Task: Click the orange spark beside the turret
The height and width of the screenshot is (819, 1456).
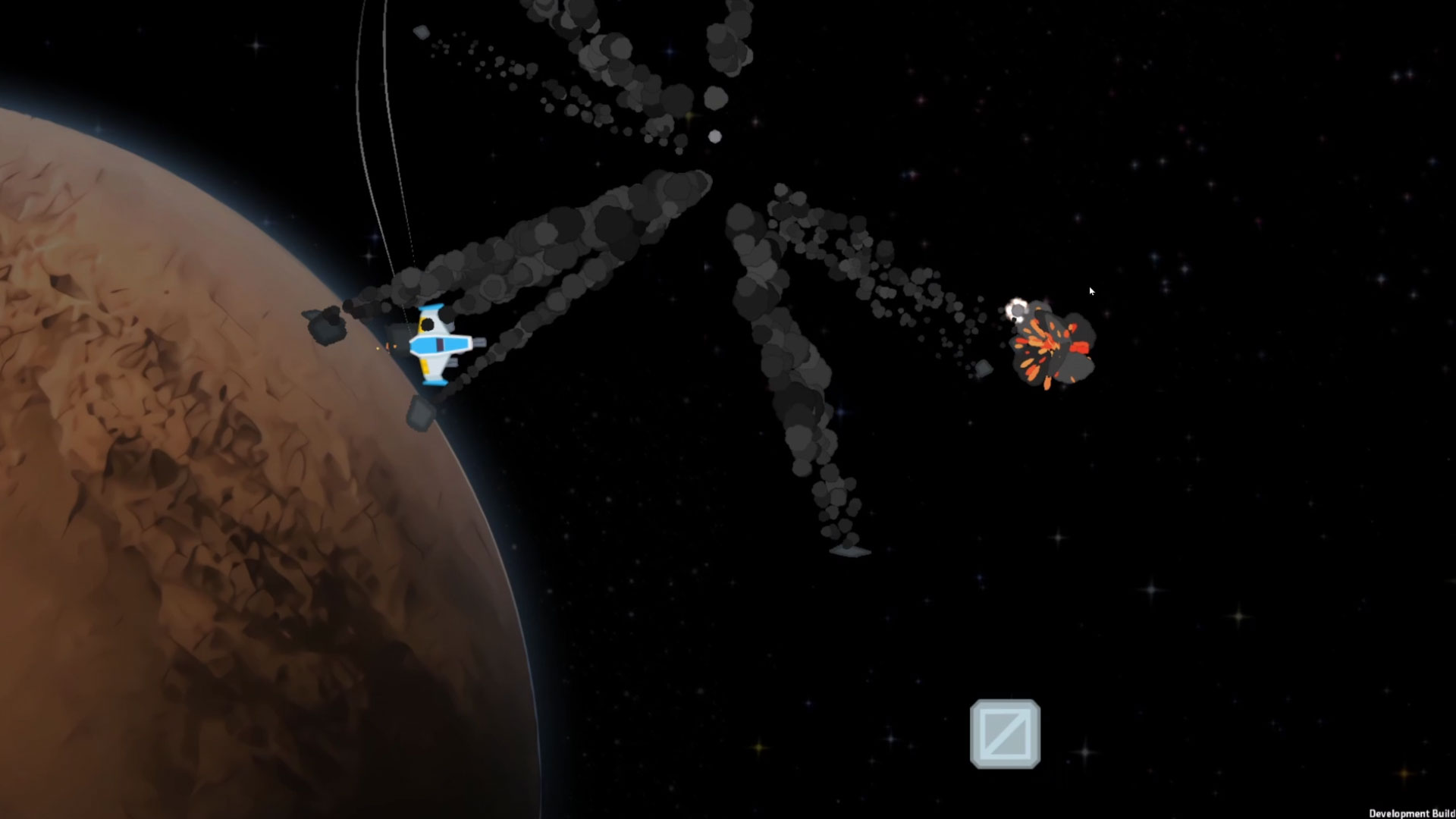Action: [x=388, y=347]
